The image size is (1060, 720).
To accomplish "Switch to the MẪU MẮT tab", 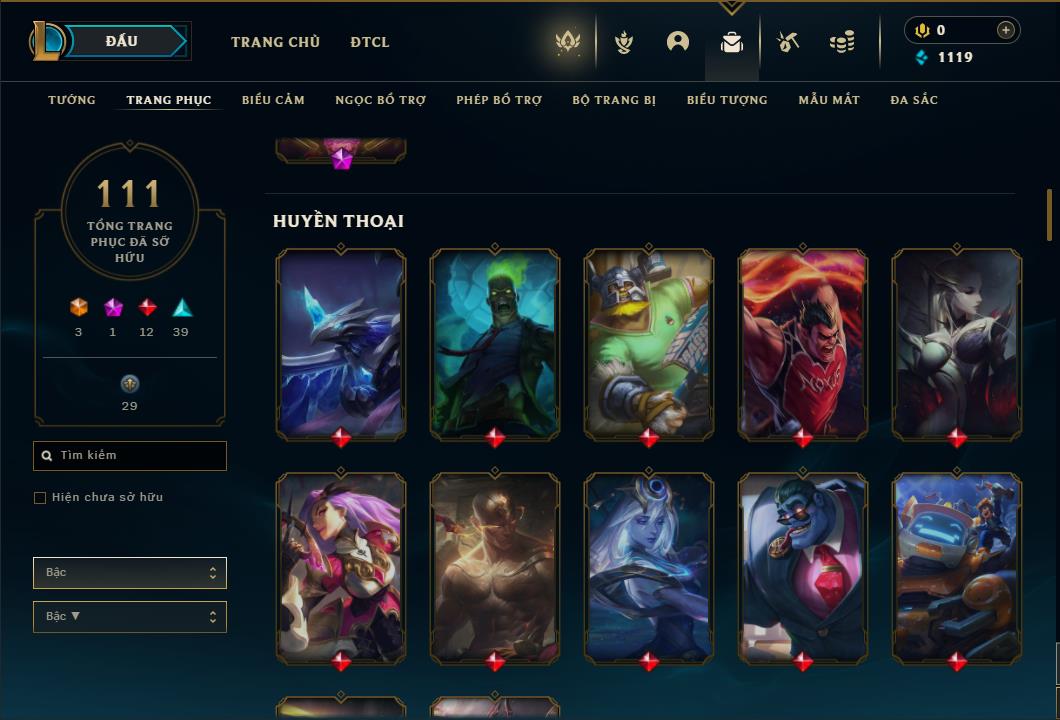I will [x=829, y=100].
